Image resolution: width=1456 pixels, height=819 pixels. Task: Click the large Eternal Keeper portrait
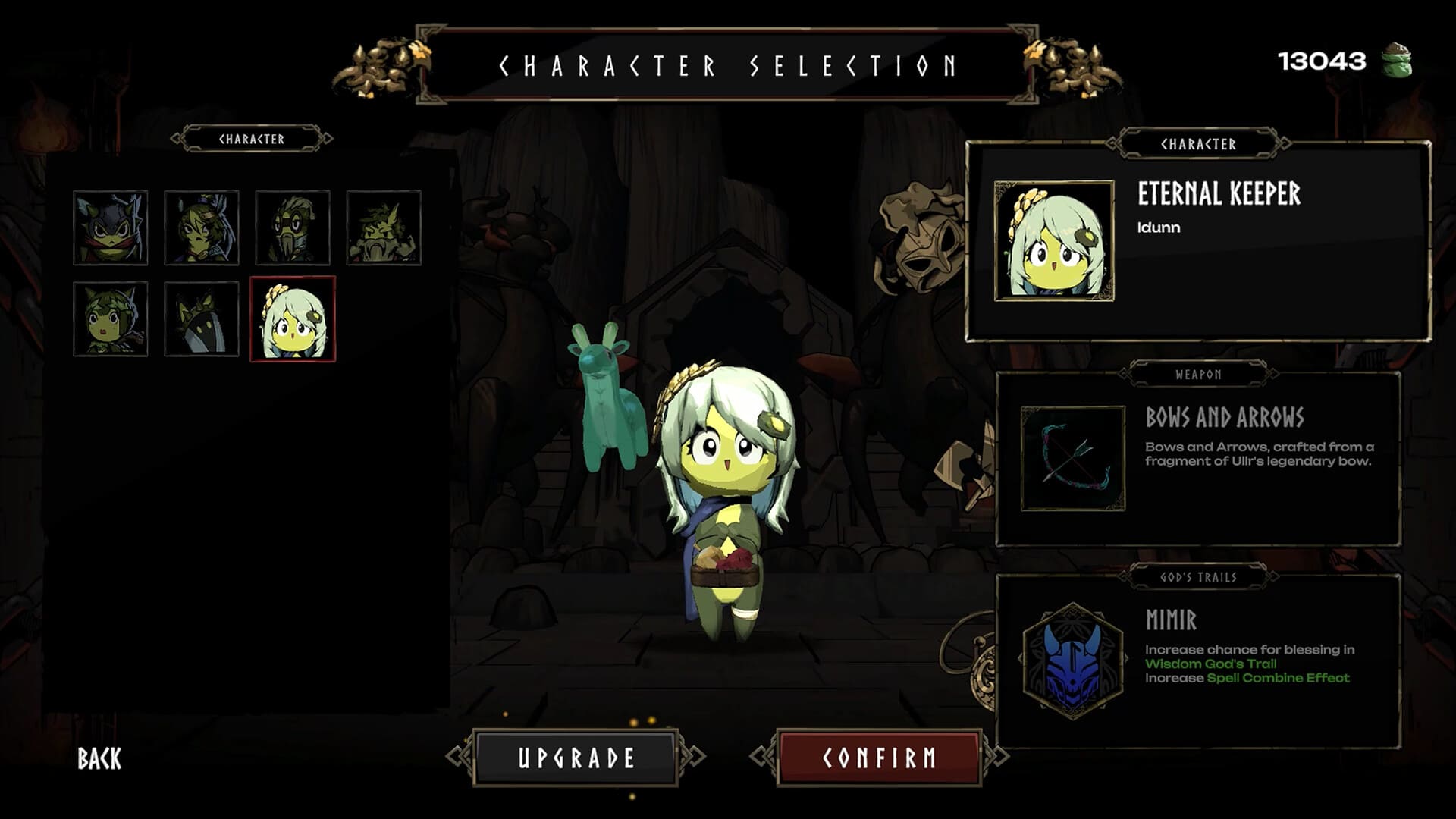1054,241
